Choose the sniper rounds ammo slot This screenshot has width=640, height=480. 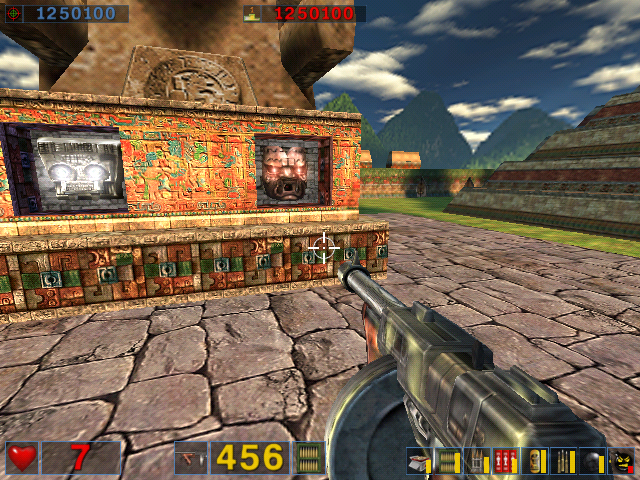pos(564,461)
